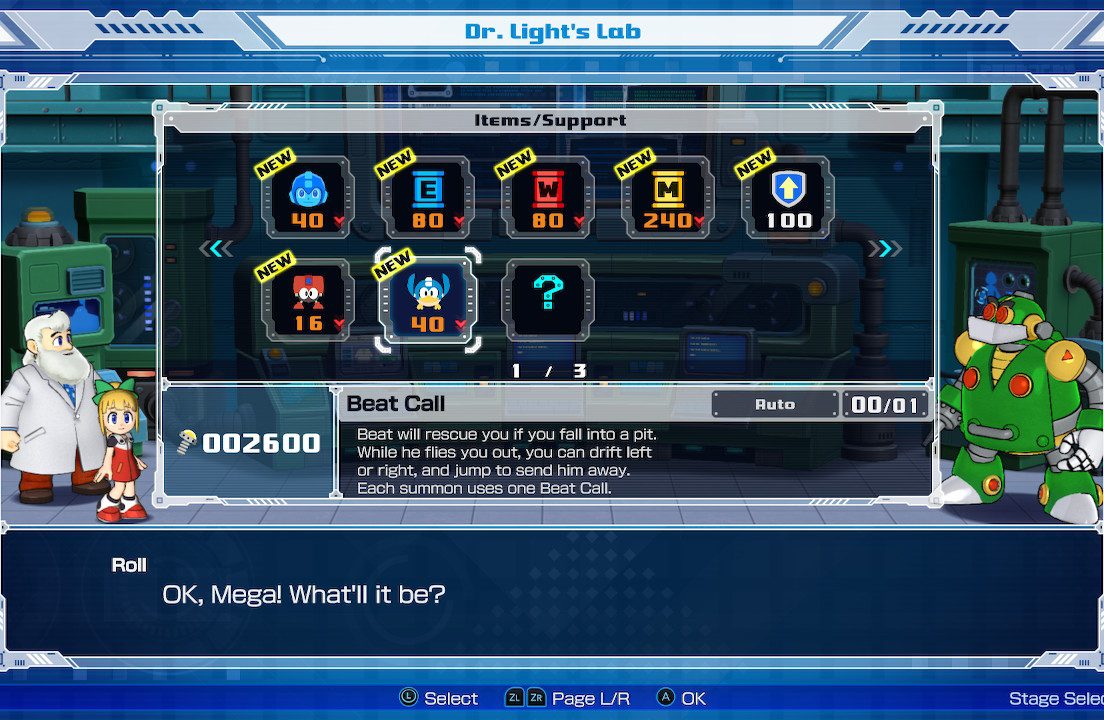Choose the highlighted Beat Call item
The height and width of the screenshot is (720, 1104).
click(x=427, y=300)
